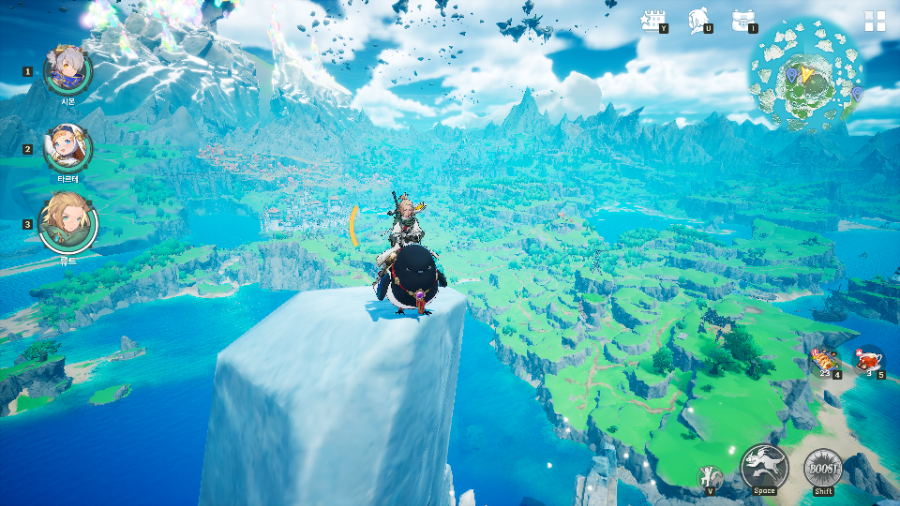This screenshot has height=506, width=900.
Task: Use the food tray item with 23 count
Action: [x=823, y=360]
